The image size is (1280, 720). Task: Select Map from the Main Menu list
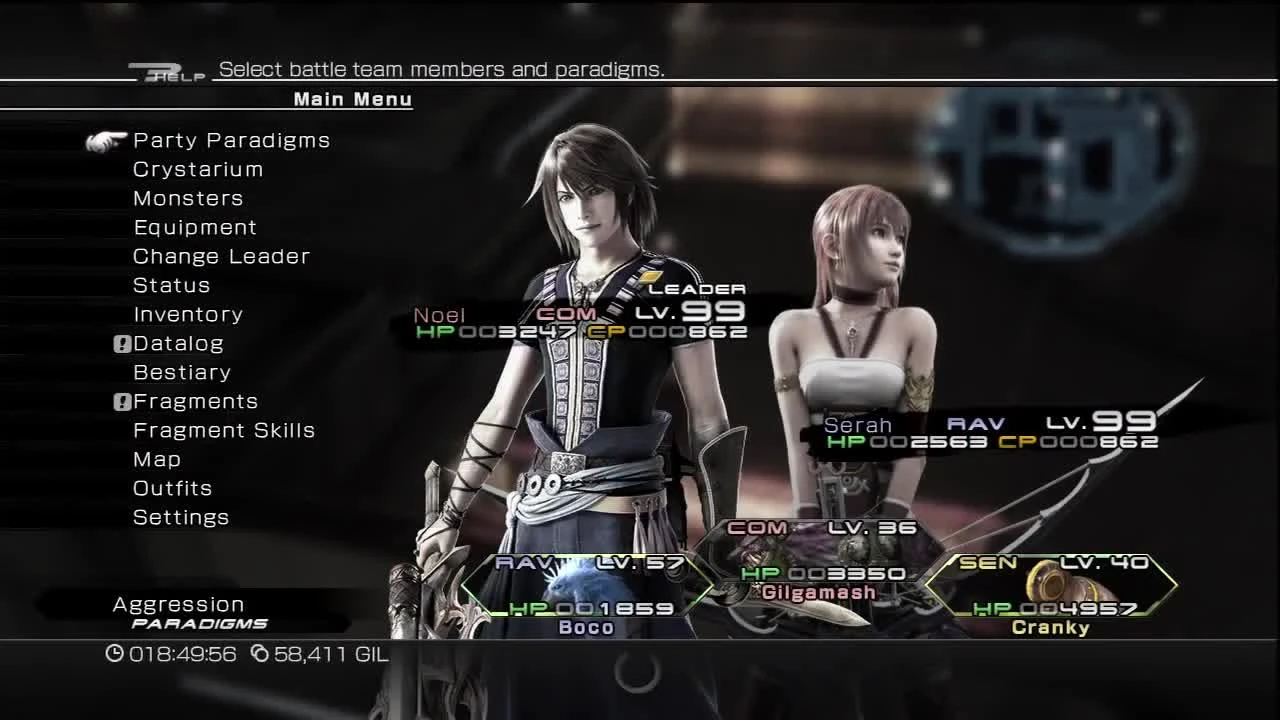(156, 459)
